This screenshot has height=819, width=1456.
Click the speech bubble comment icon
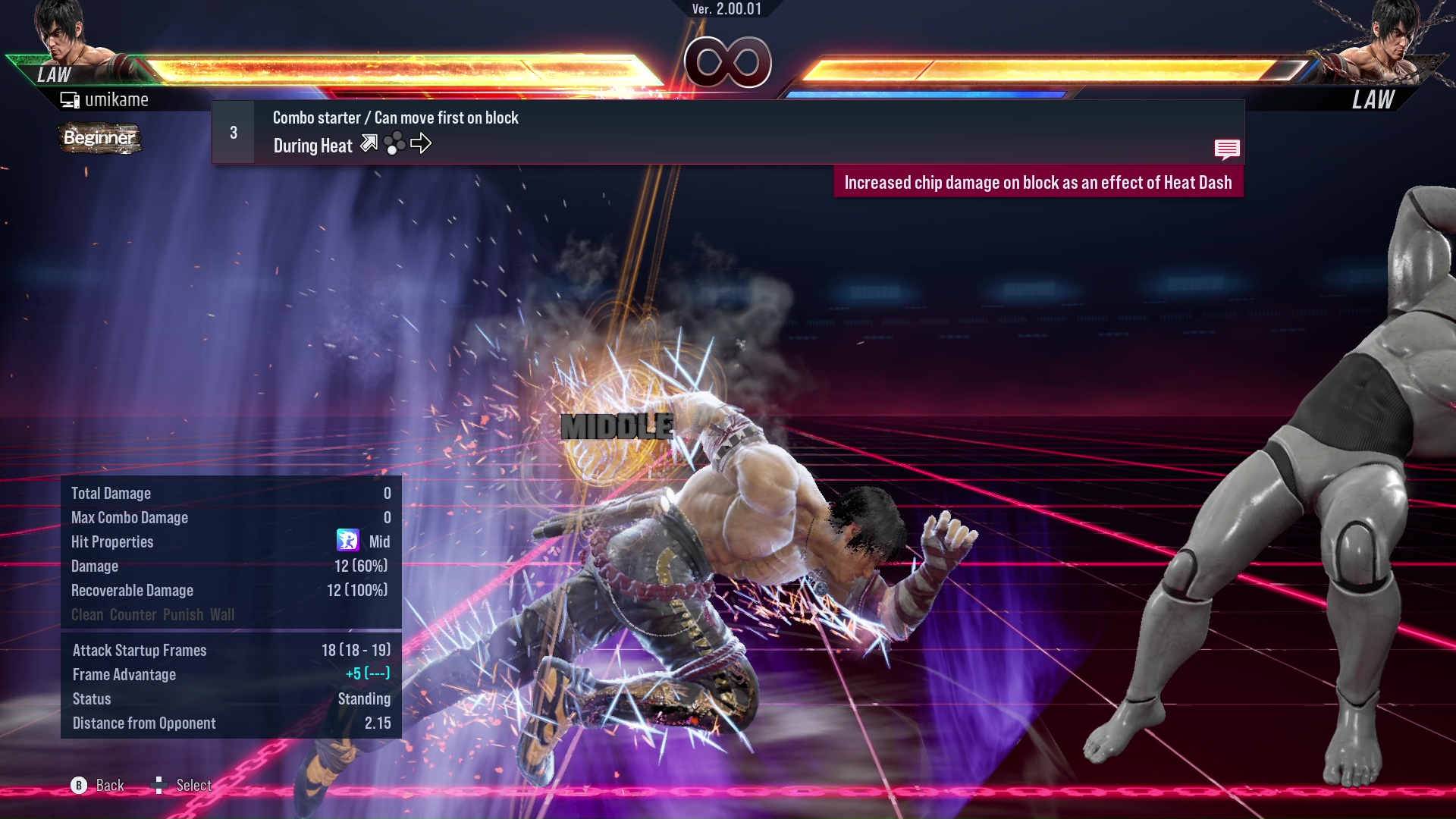pos(1227,149)
